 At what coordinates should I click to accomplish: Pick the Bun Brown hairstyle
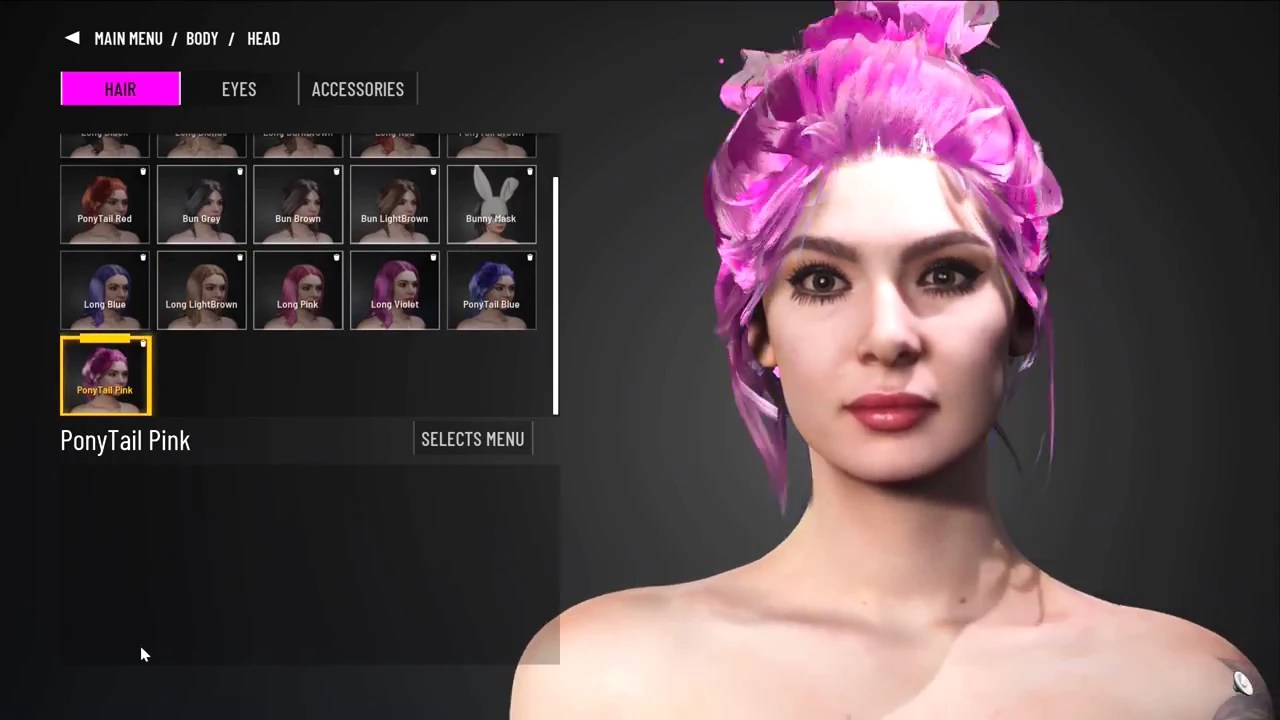(298, 205)
